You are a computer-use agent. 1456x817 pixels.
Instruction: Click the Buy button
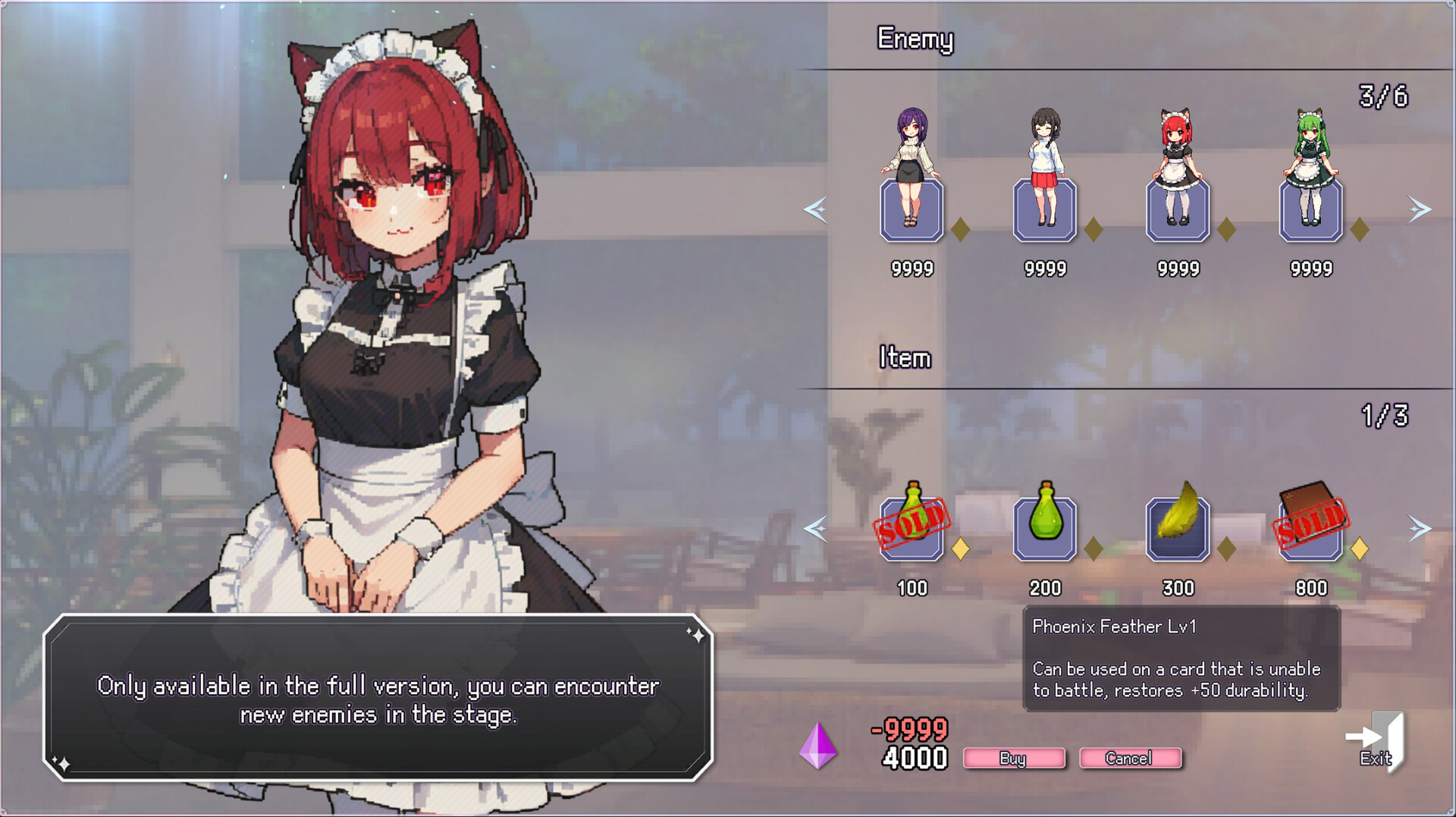(x=1014, y=758)
